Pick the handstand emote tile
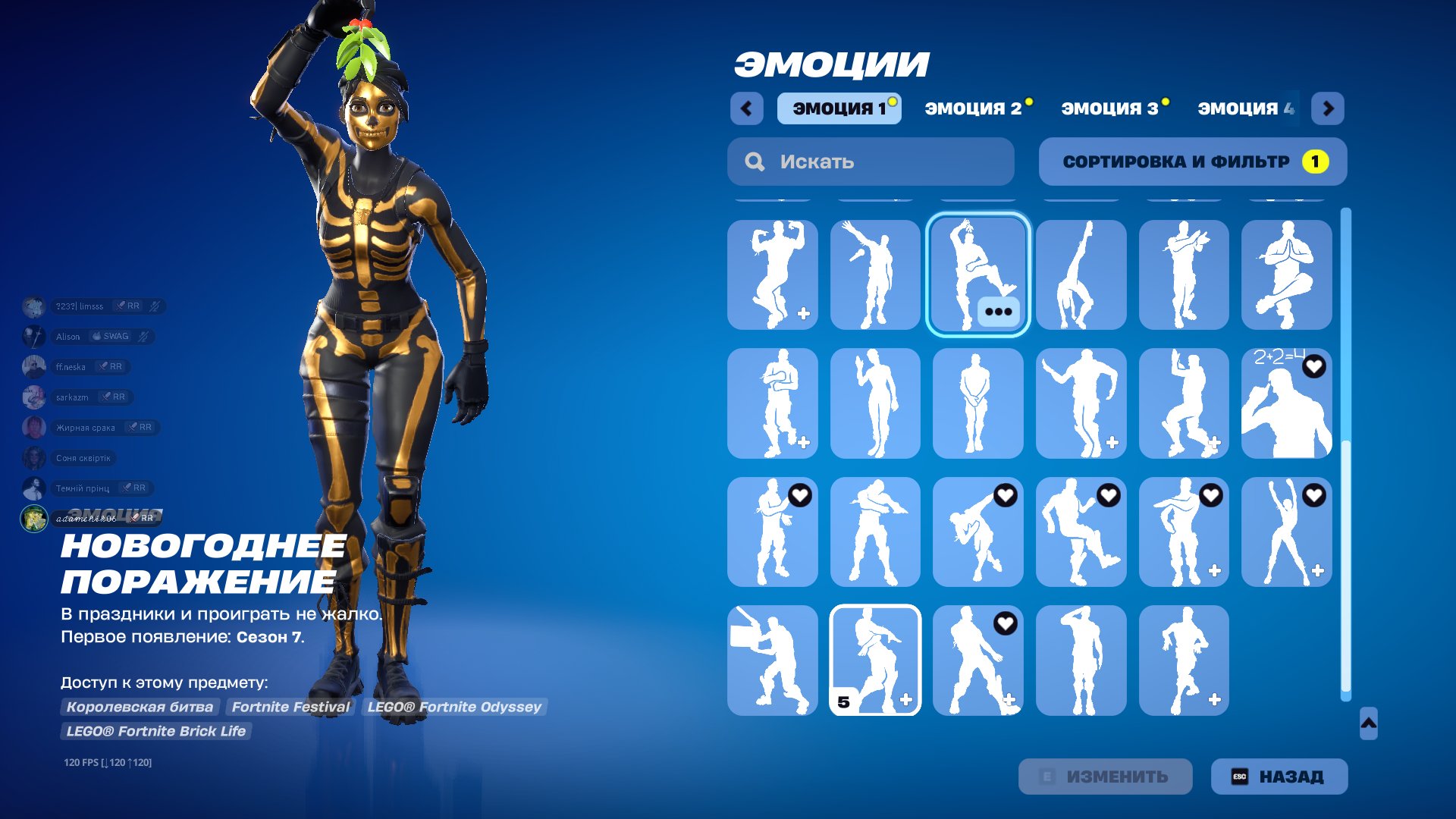The height and width of the screenshot is (819, 1456). pos(1081,275)
